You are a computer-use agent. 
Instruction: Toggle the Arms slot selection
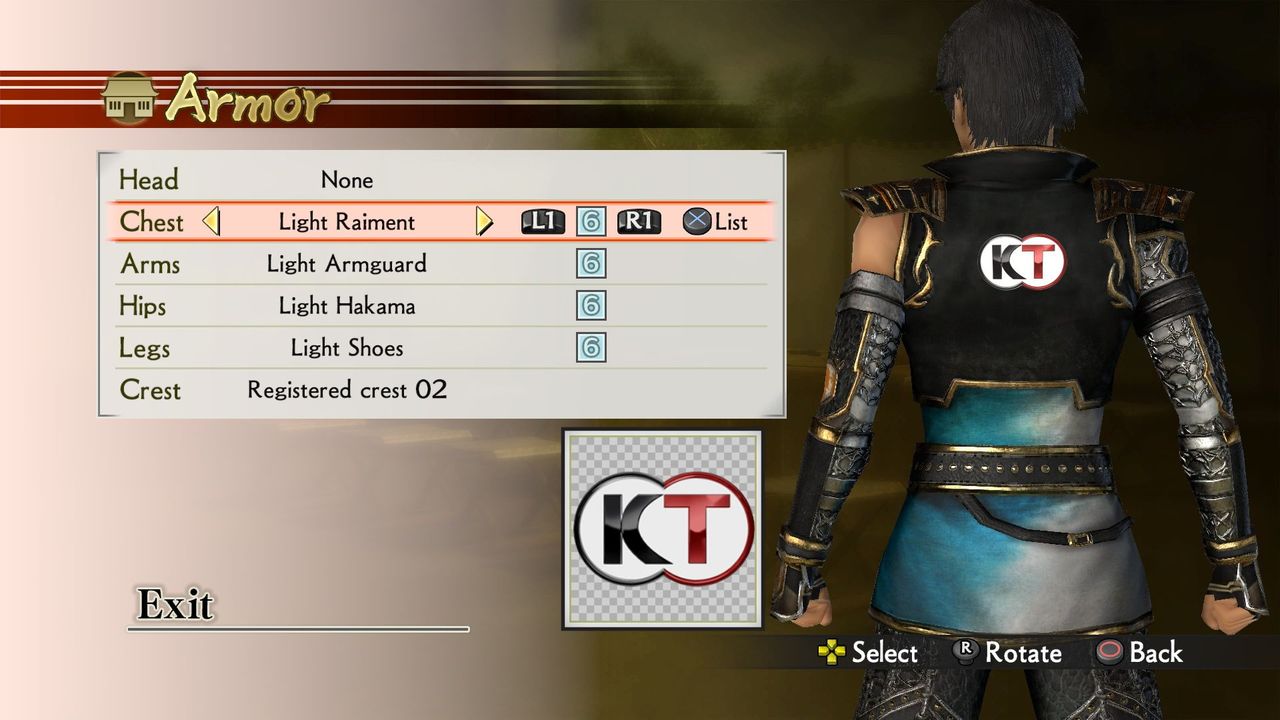pos(347,264)
